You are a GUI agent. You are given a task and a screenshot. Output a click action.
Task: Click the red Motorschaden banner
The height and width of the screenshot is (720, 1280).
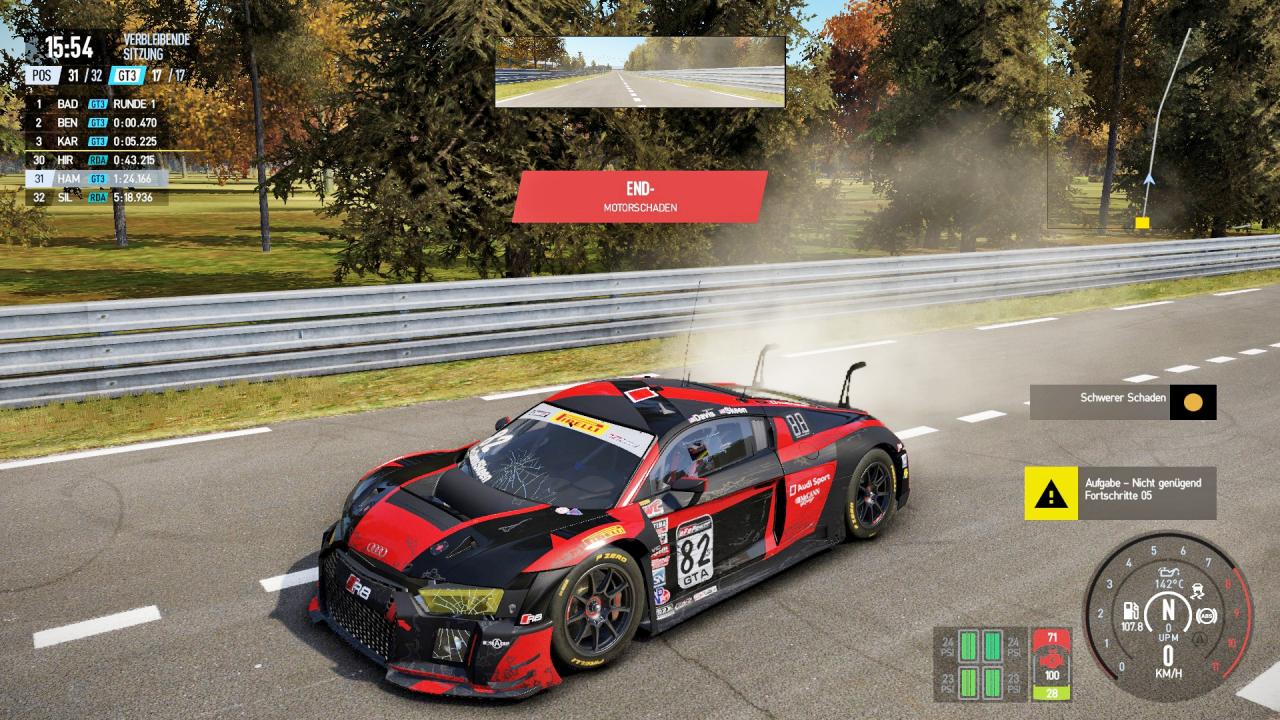pos(640,196)
